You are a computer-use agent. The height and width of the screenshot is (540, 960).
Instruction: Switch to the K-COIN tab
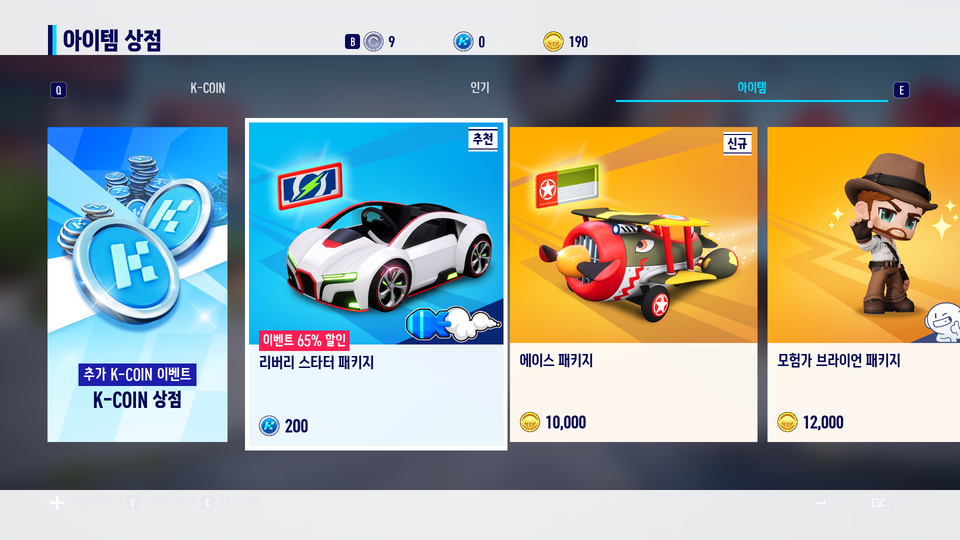[x=208, y=88]
